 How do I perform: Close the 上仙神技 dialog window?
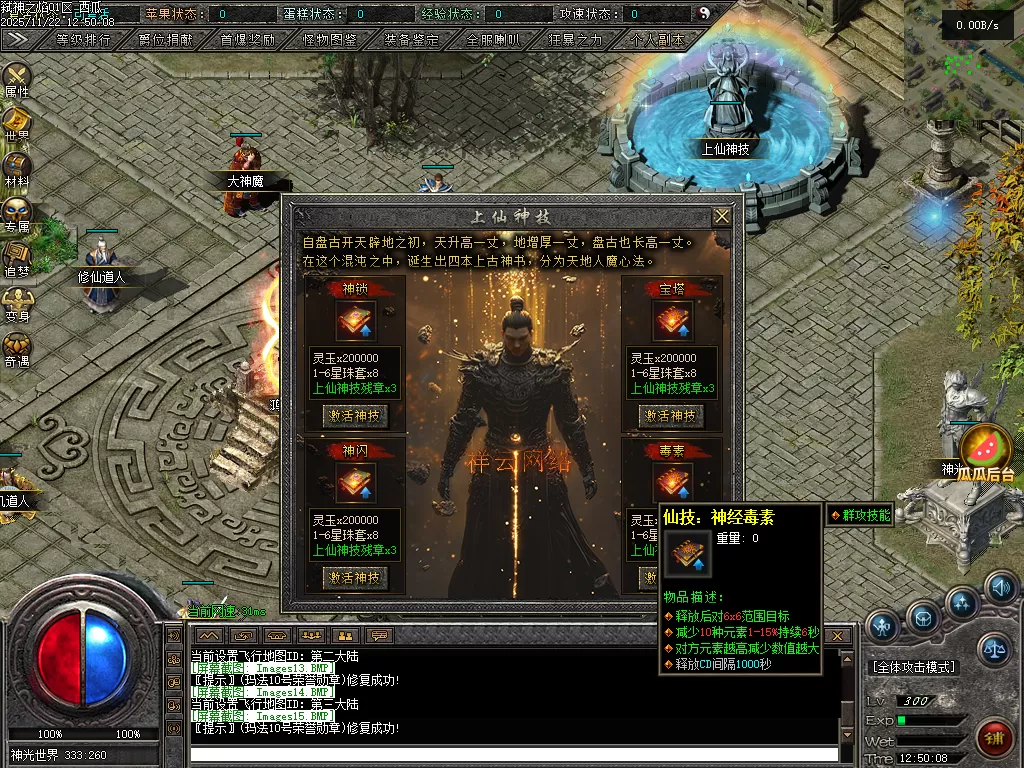721,216
